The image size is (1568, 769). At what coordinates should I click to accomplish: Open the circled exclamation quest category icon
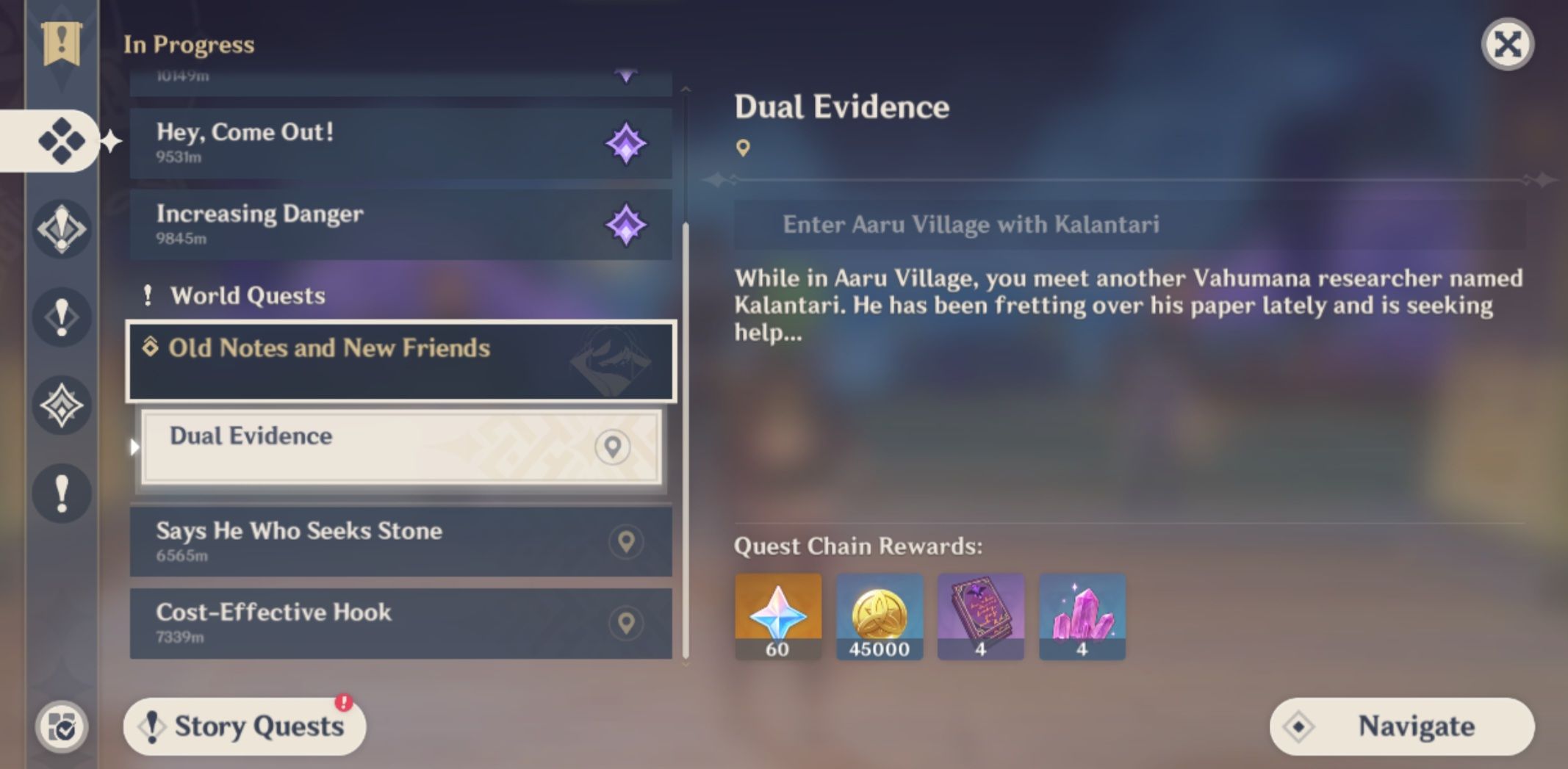[63, 229]
